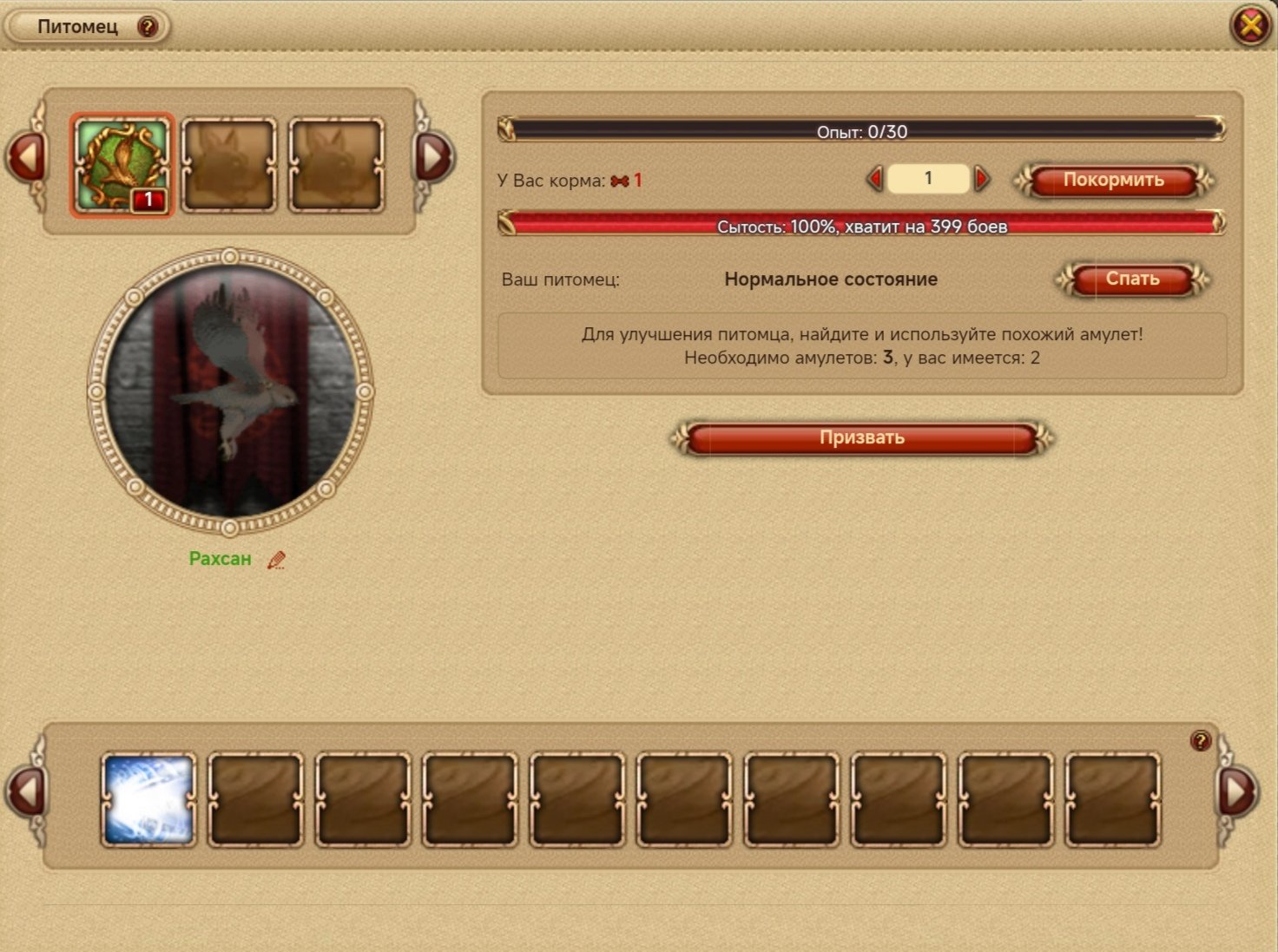This screenshot has height=952, width=1278.
Task: Show next pets in the pet list
Action: point(433,158)
